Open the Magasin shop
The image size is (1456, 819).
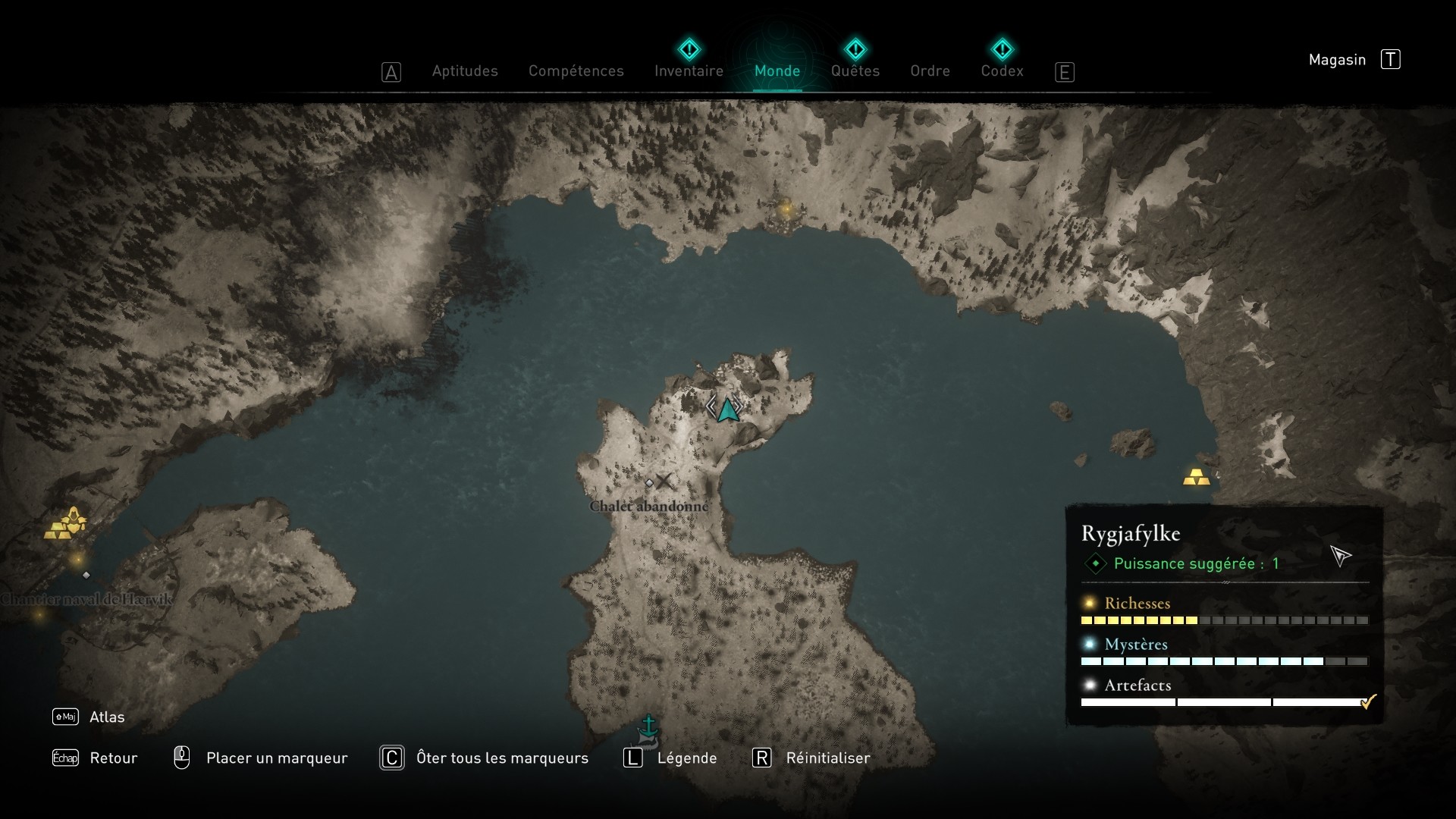[1337, 59]
